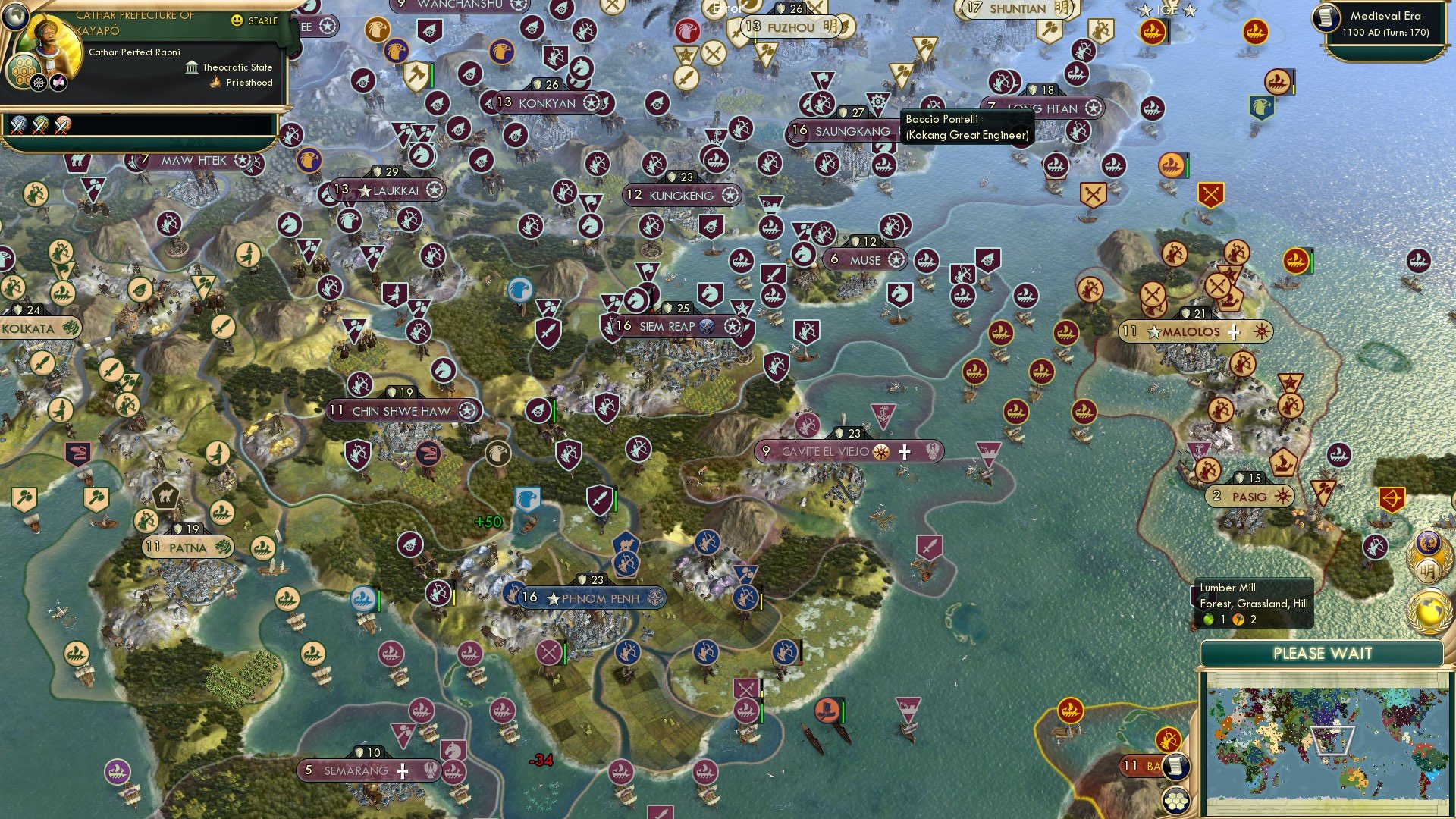Toggle strategic view with the top-left globe icon

pos(17,17)
